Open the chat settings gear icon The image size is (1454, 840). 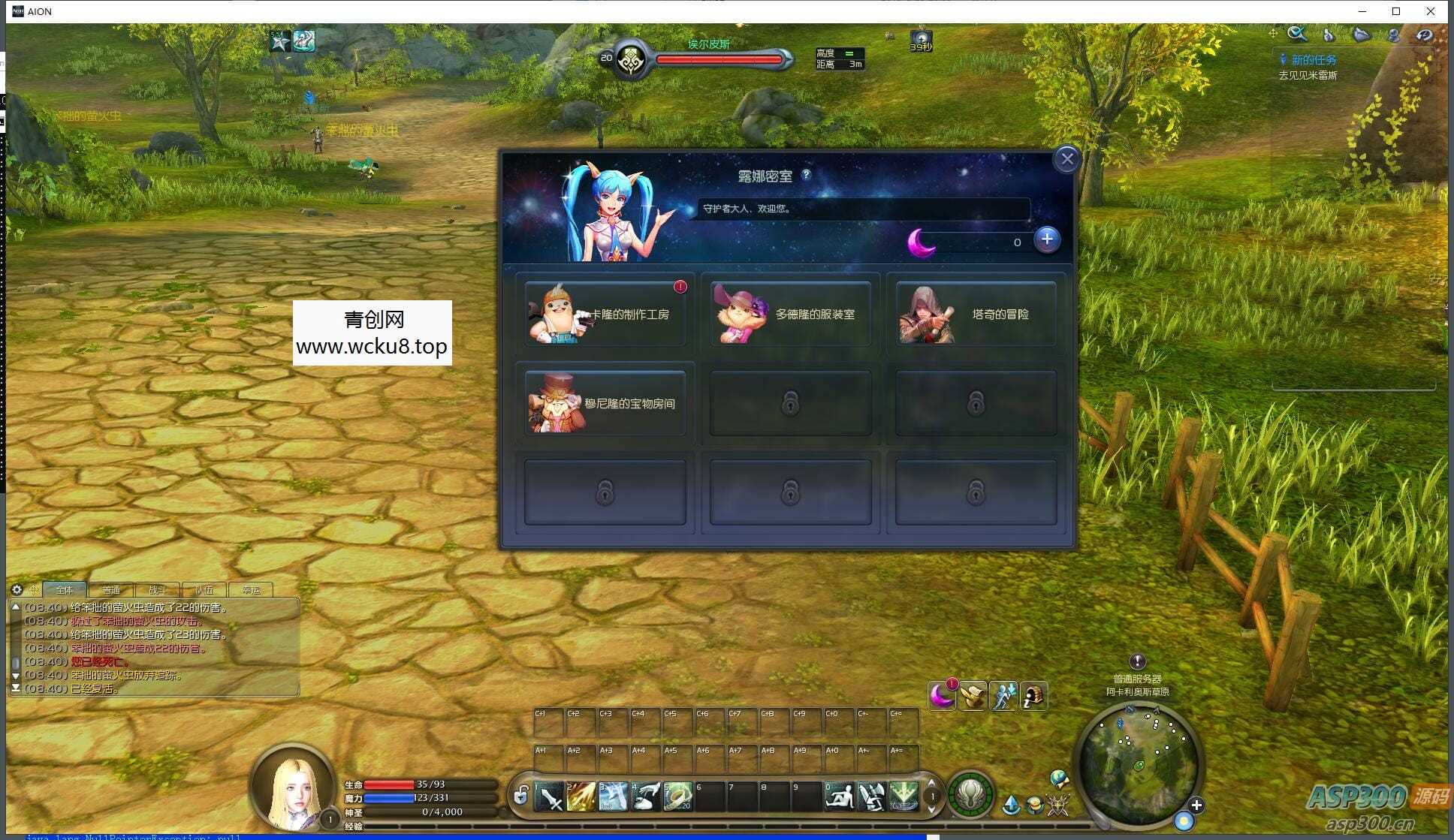pyautogui.click(x=17, y=590)
